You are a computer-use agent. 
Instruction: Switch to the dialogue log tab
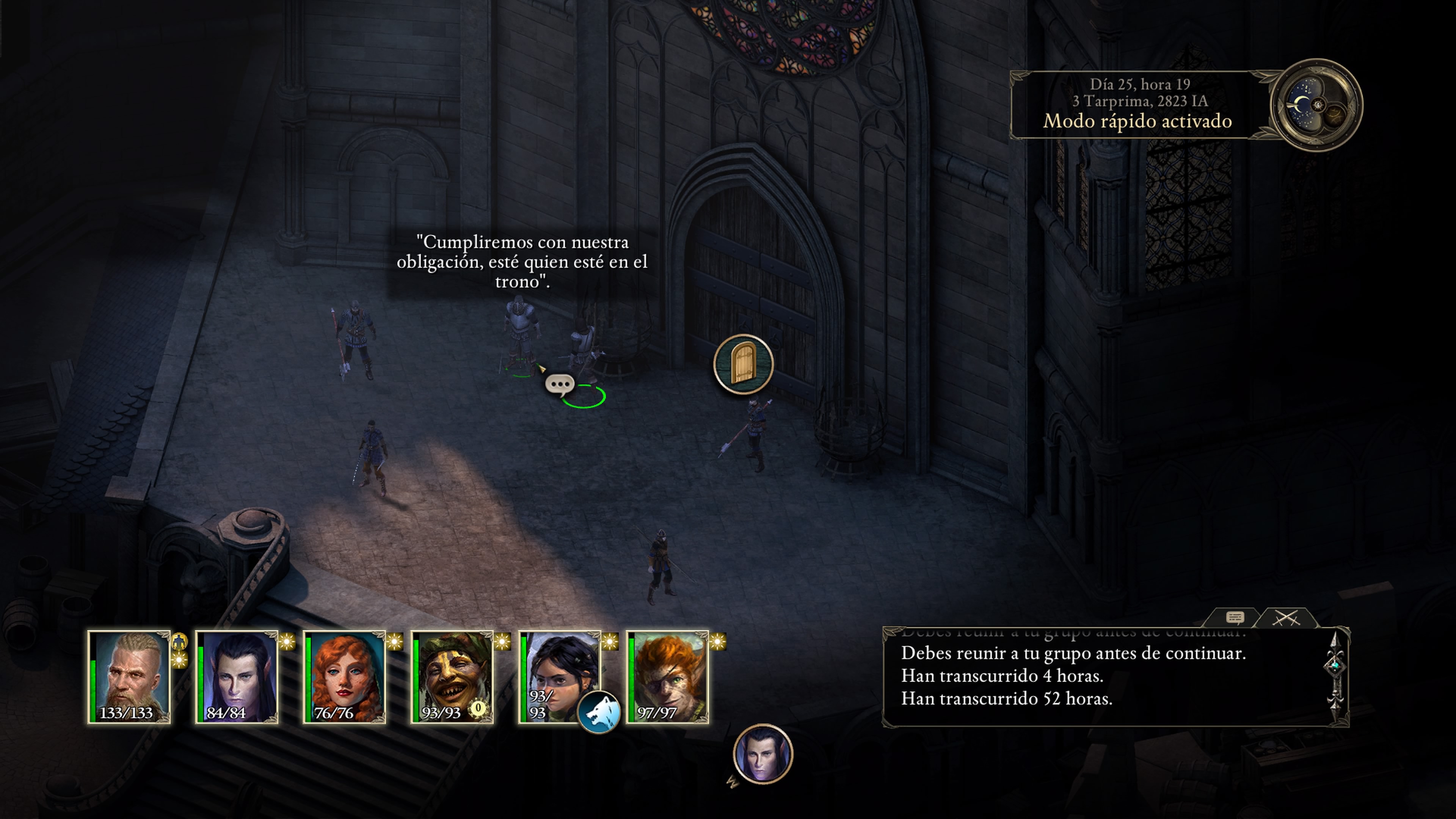(x=1235, y=617)
